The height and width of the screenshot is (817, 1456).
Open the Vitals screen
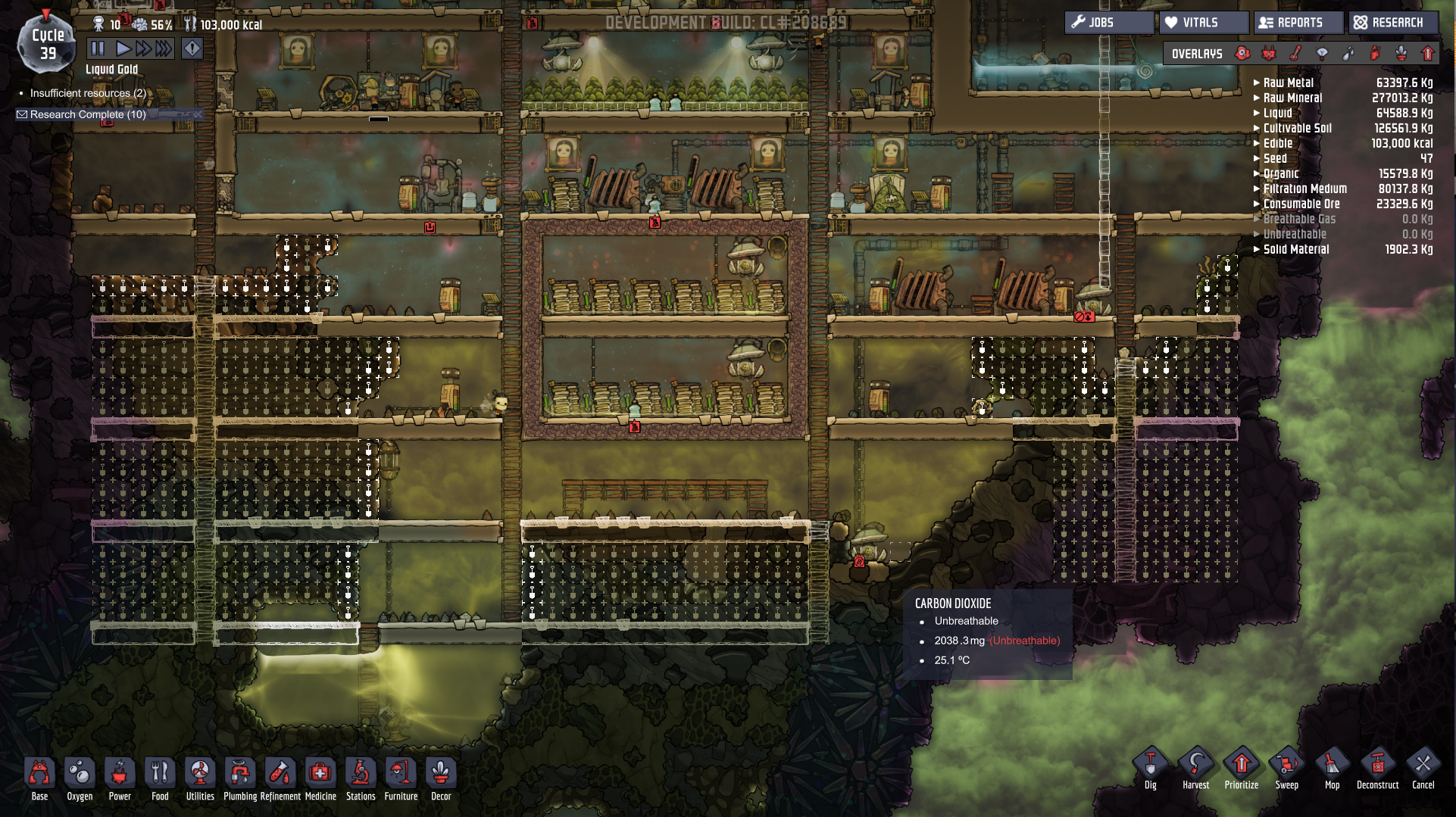[1202, 23]
